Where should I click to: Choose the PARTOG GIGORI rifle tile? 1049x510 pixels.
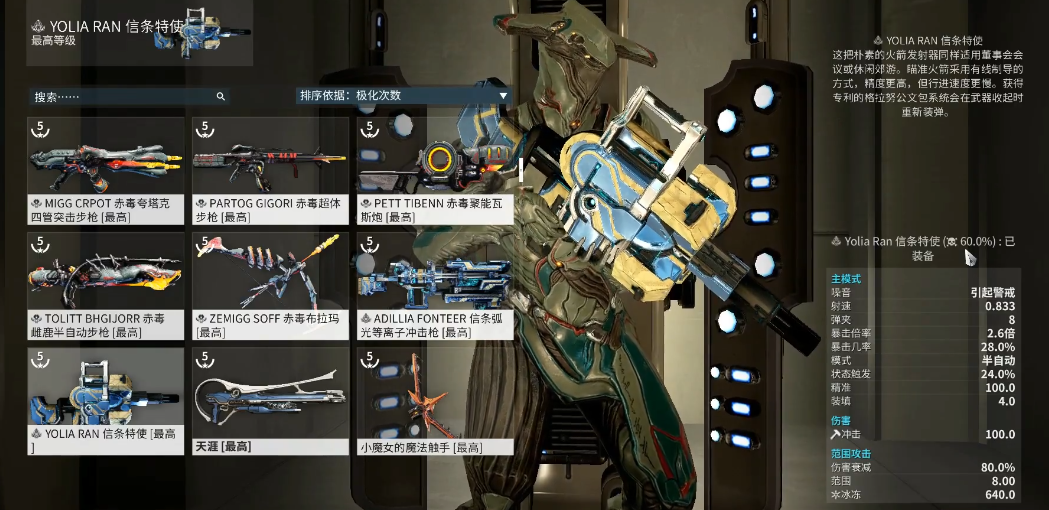click(270, 168)
